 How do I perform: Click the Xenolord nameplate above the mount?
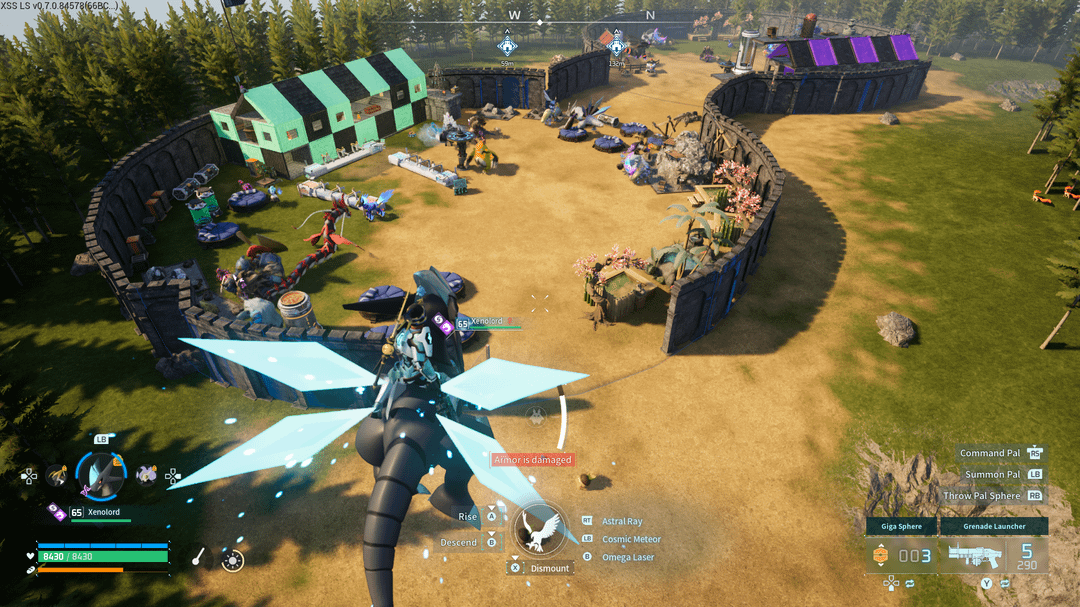click(x=489, y=322)
